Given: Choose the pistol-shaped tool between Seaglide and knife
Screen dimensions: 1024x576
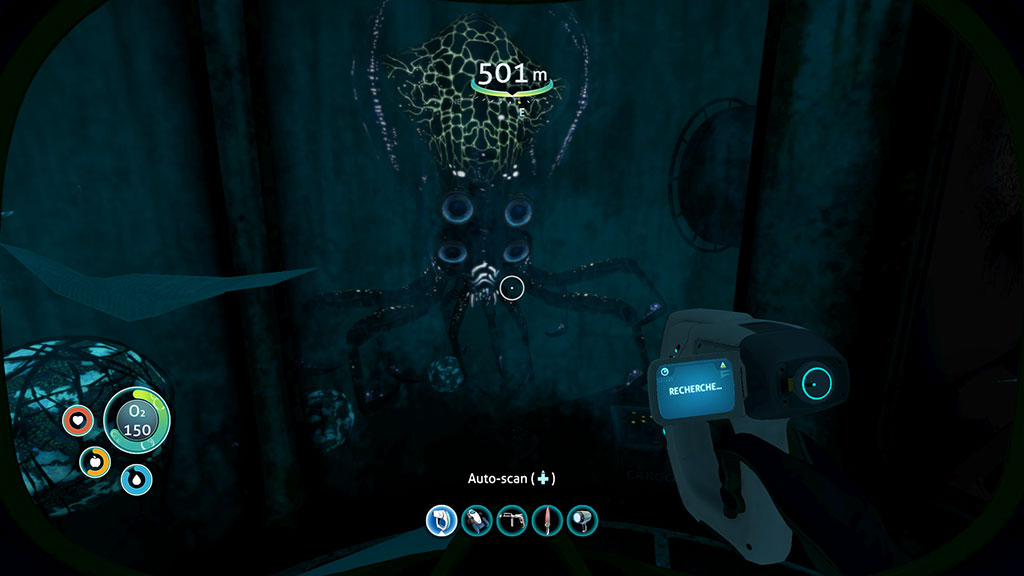Looking at the screenshot, I should 512,520.
